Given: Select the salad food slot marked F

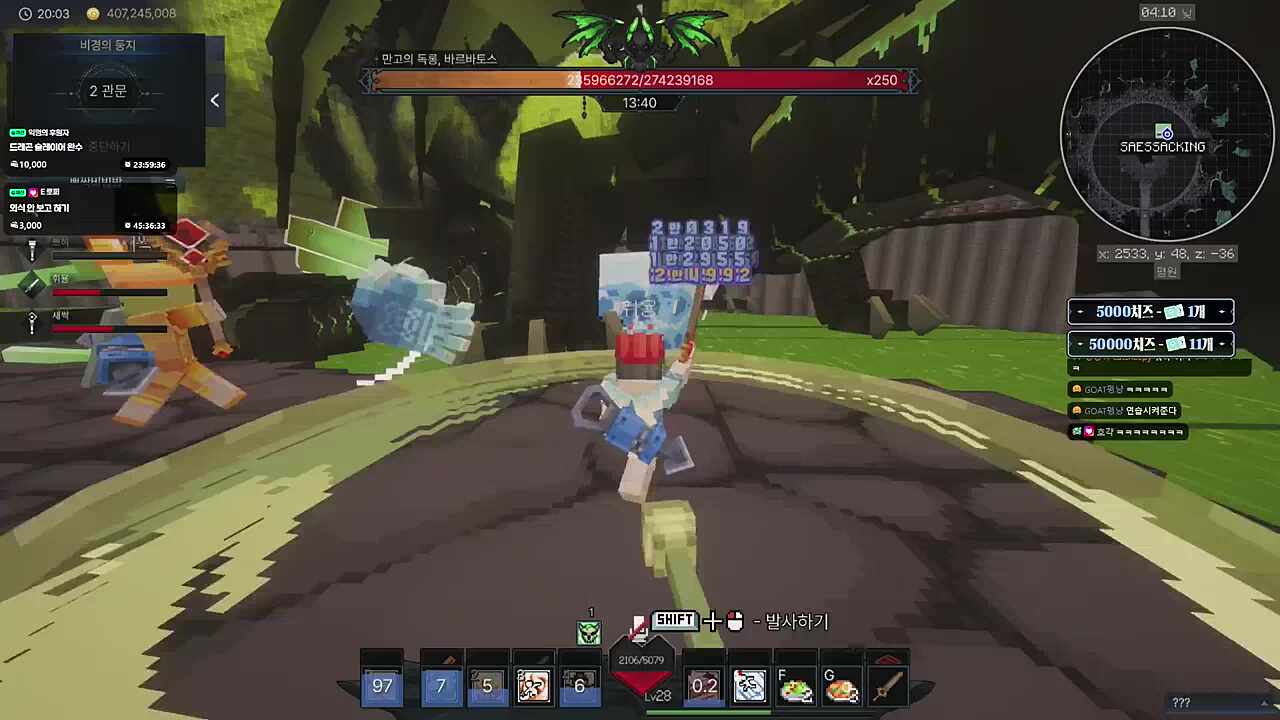Looking at the screenshot, I should 796,686.
